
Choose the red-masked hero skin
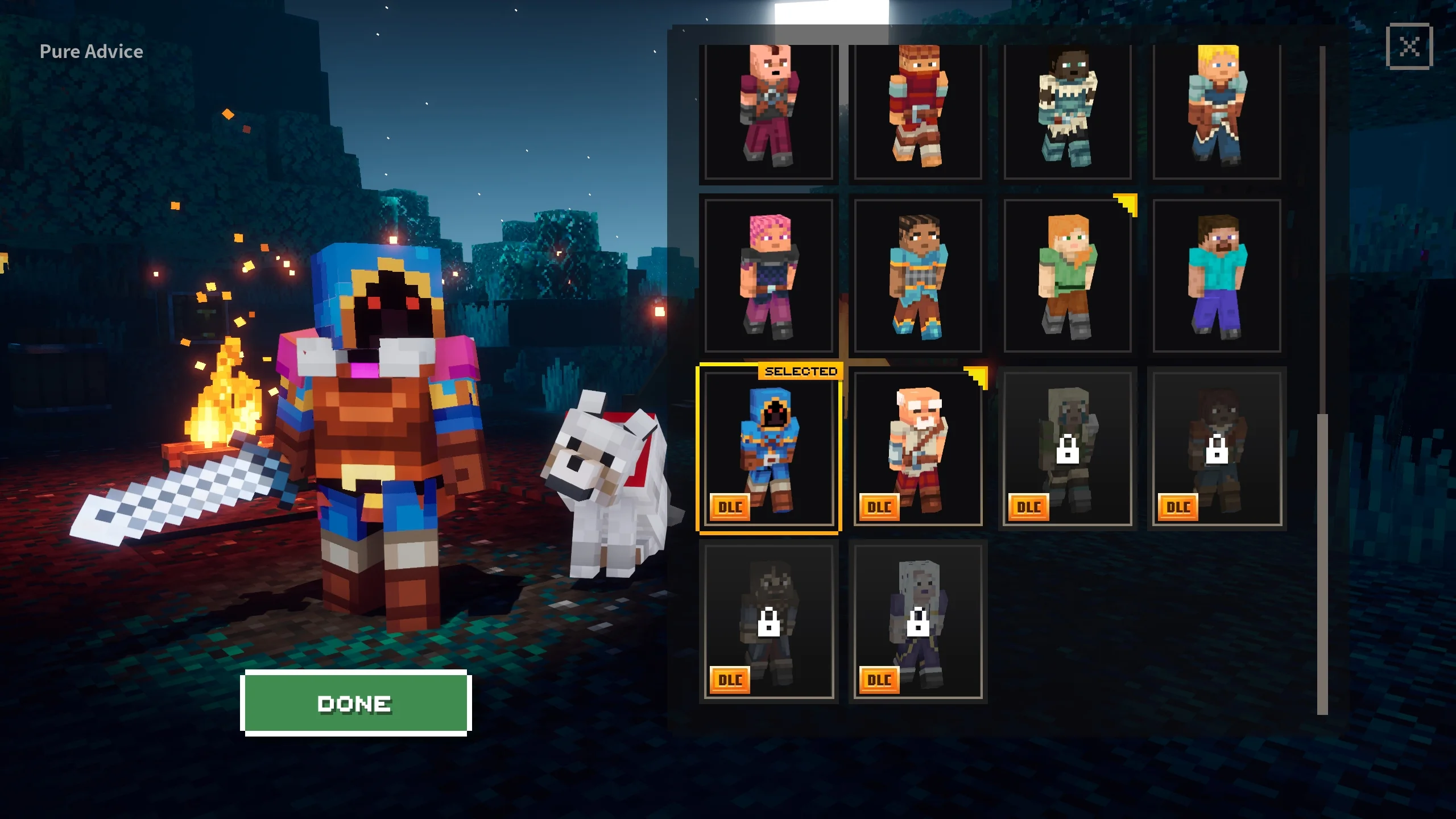[x=917, y=111]
